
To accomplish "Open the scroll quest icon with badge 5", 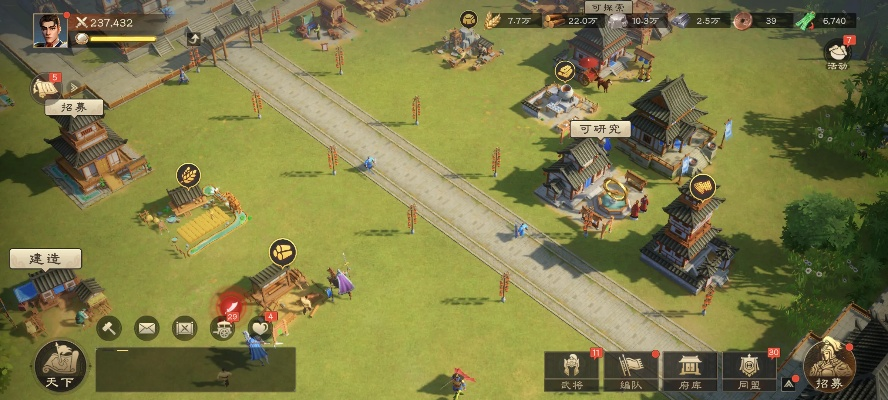I will 44,89.
